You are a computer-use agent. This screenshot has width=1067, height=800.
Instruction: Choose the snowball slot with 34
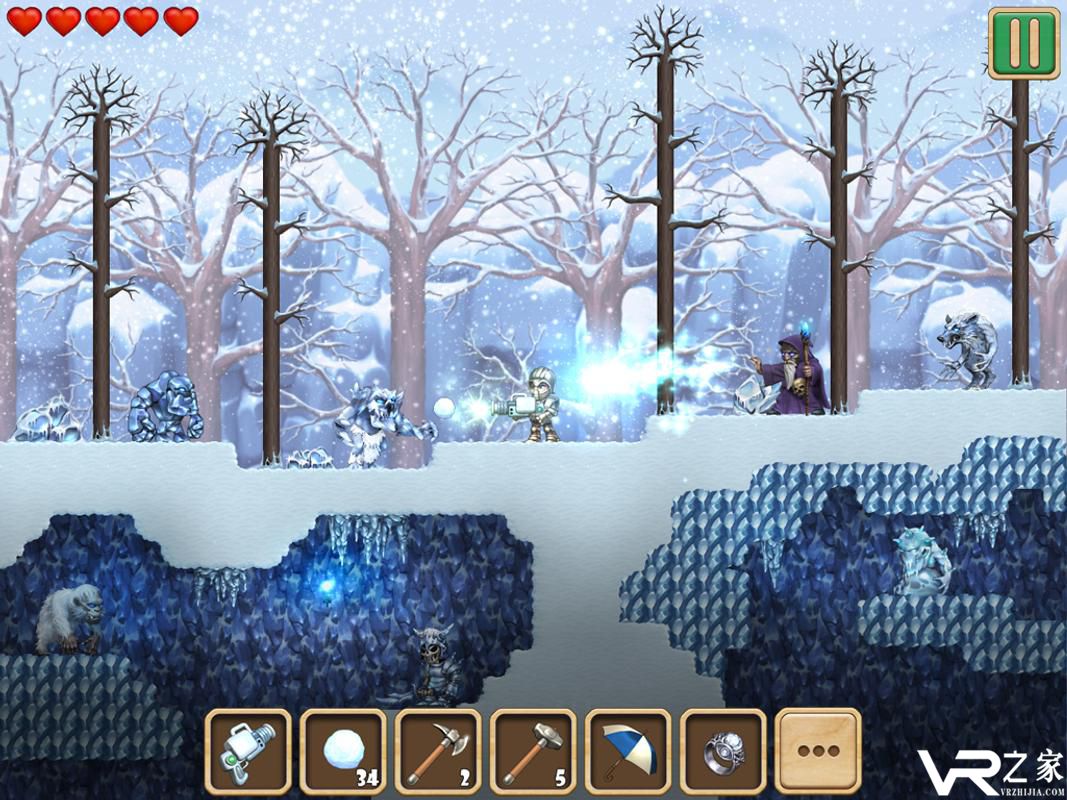click(343, 750)
